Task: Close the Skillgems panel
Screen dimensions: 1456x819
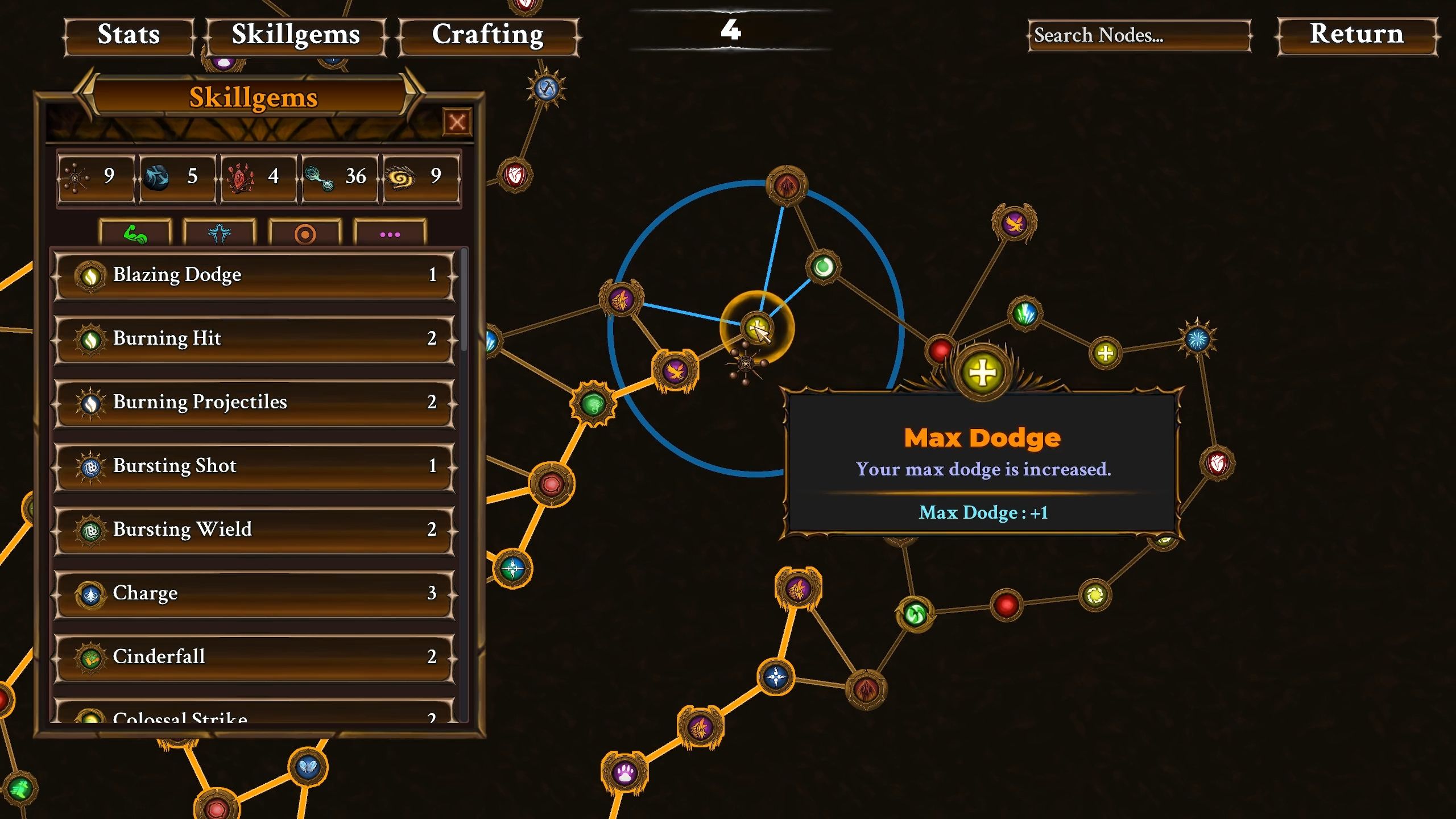Action: [457, 122]
